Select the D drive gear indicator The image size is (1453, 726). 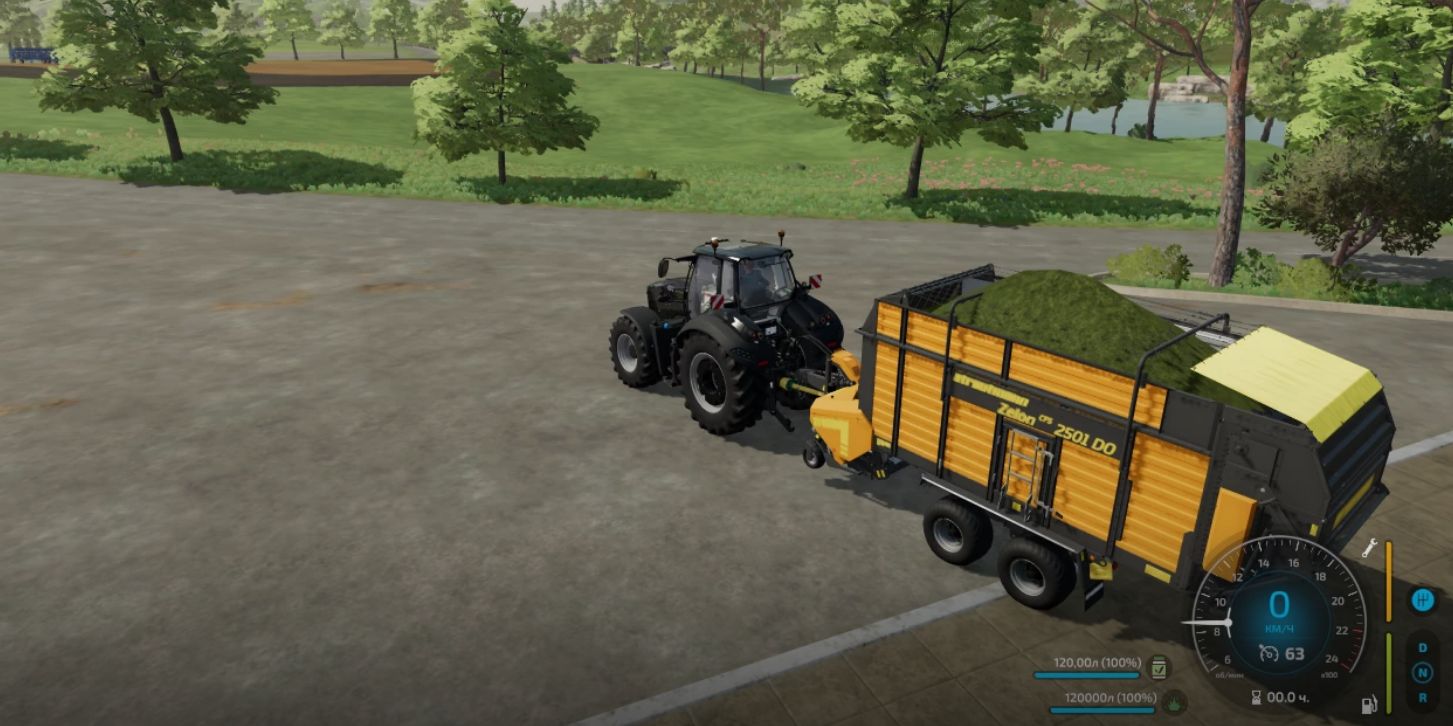pyautogui.click(x=1423, y=647)
